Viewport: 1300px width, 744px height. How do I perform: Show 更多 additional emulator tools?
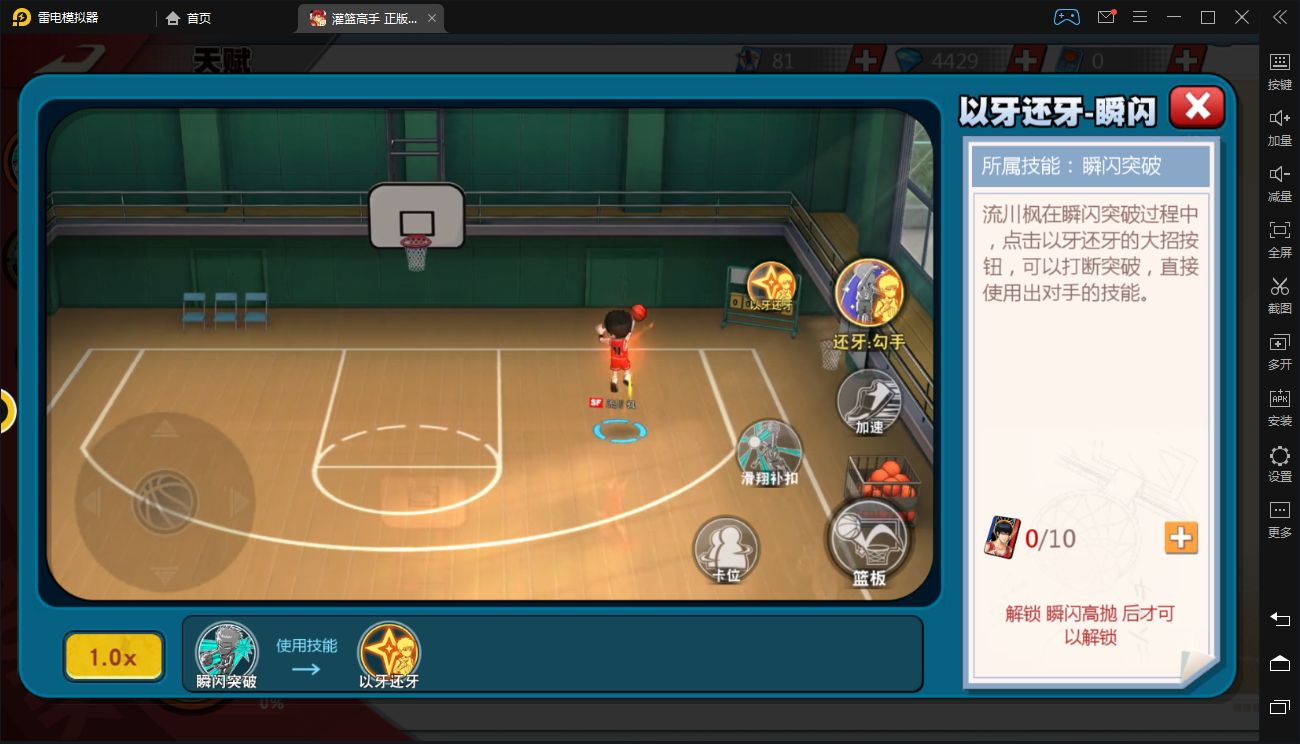tap(1279, 518)
